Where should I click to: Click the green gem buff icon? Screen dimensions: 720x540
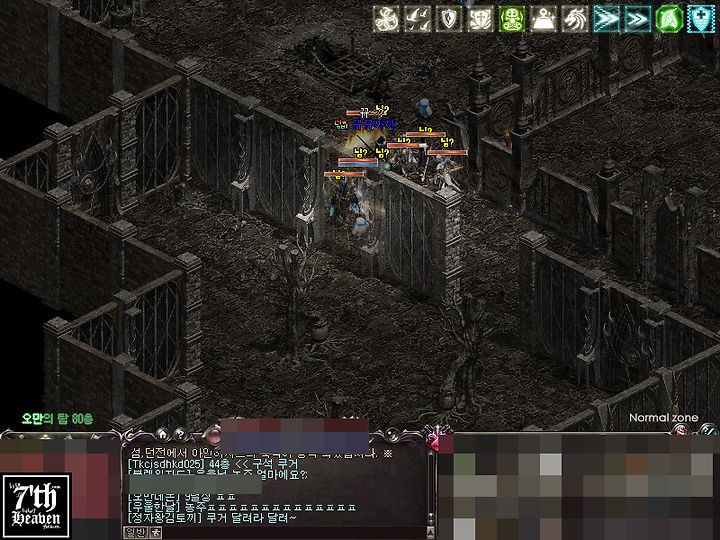coord(670,19)
